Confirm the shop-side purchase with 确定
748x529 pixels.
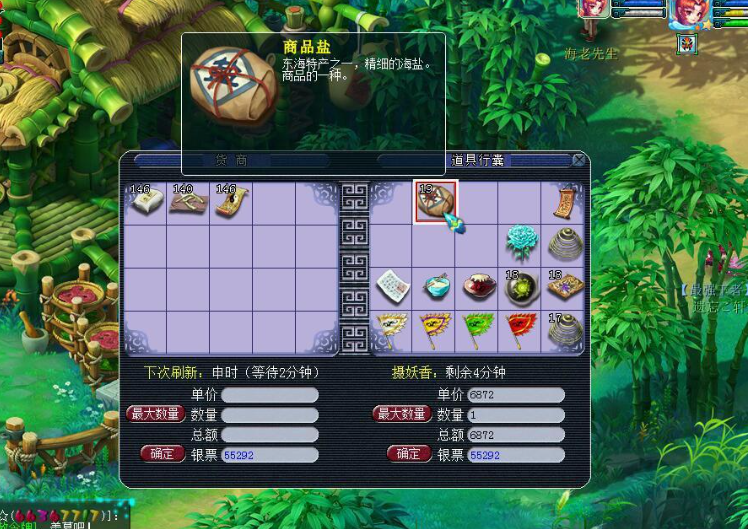(161, 454)
